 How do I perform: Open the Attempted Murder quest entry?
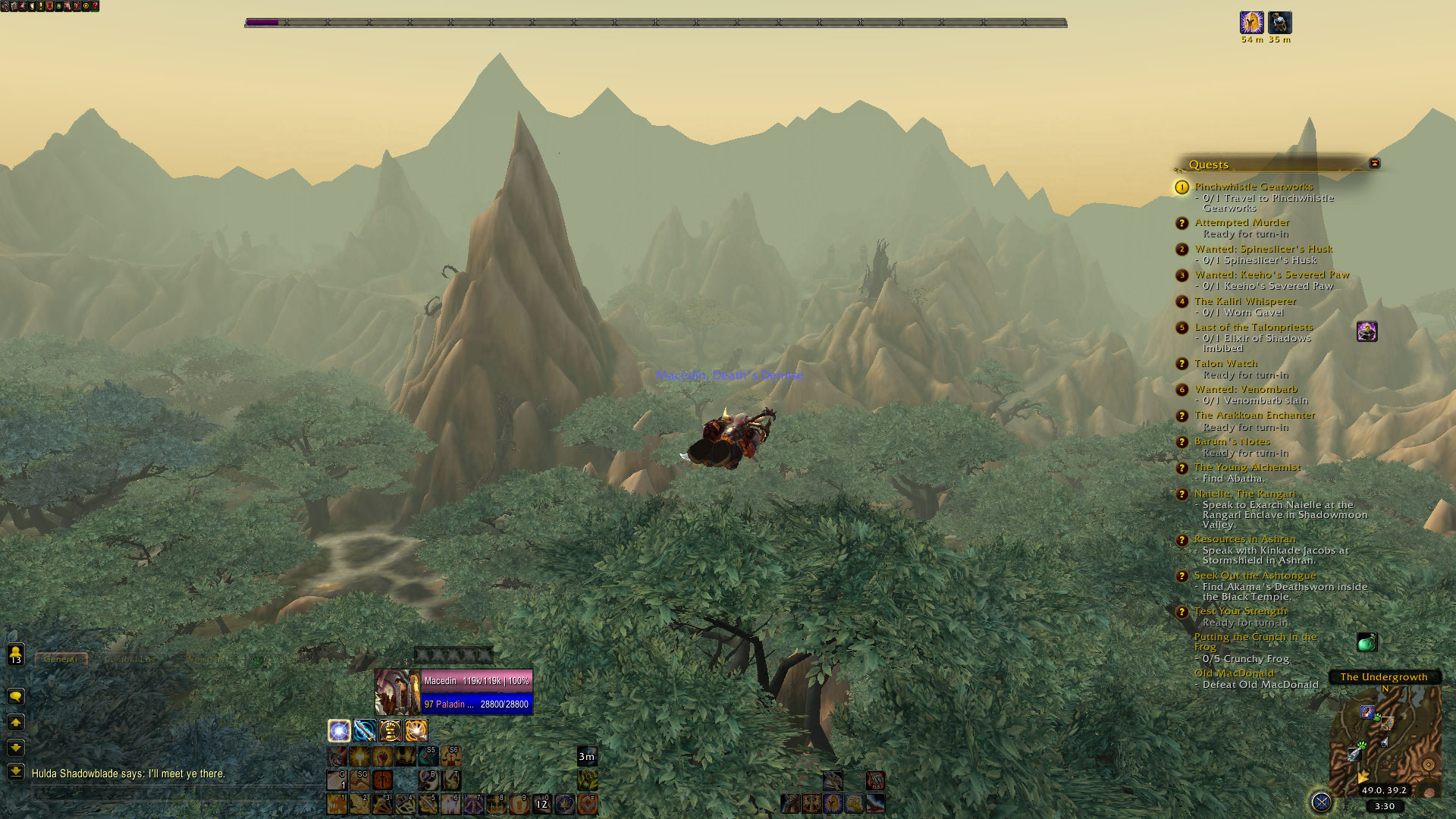pos(1241,222)
